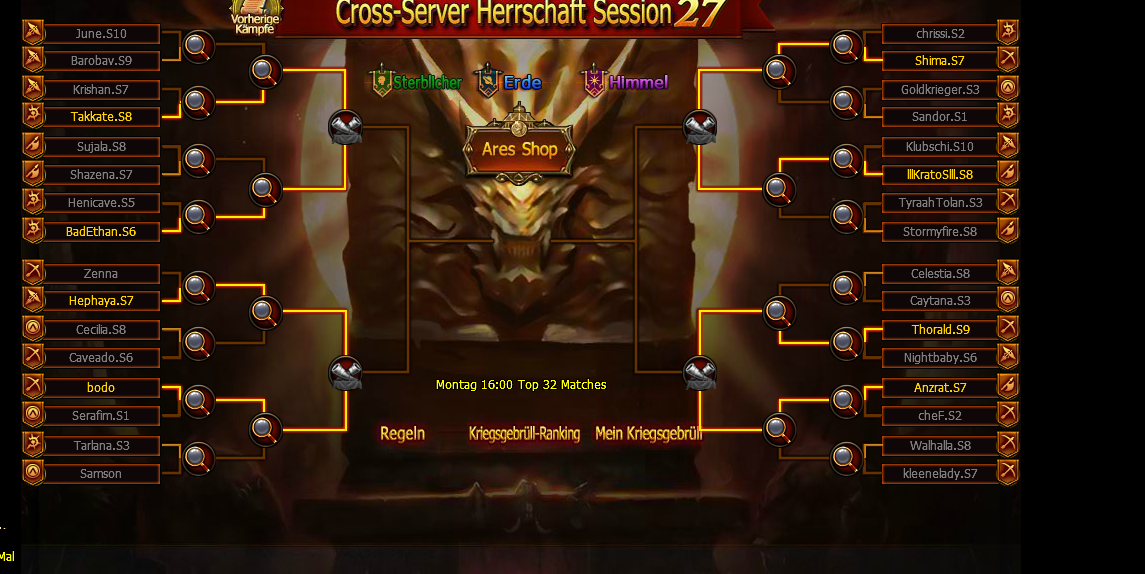Screen dimensions: 1145x574
Task: Choose Samson from the bracket list
Action: tap(102, 474)
